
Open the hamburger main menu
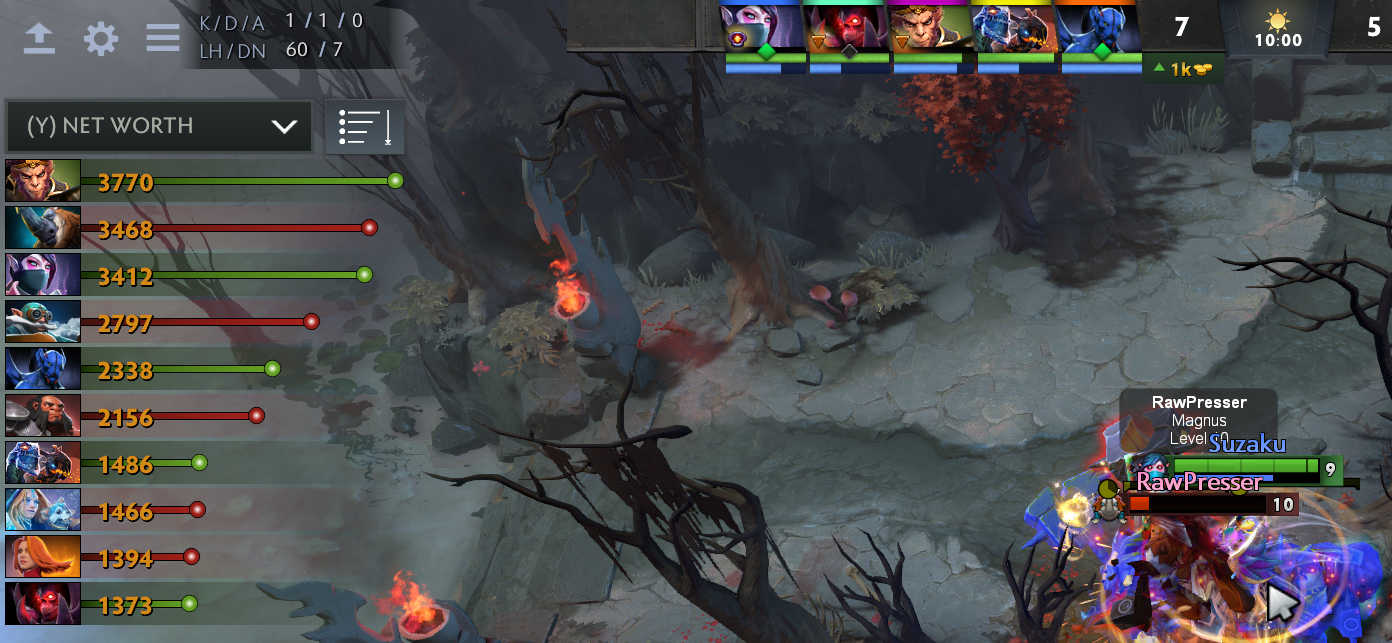(163, 39)
